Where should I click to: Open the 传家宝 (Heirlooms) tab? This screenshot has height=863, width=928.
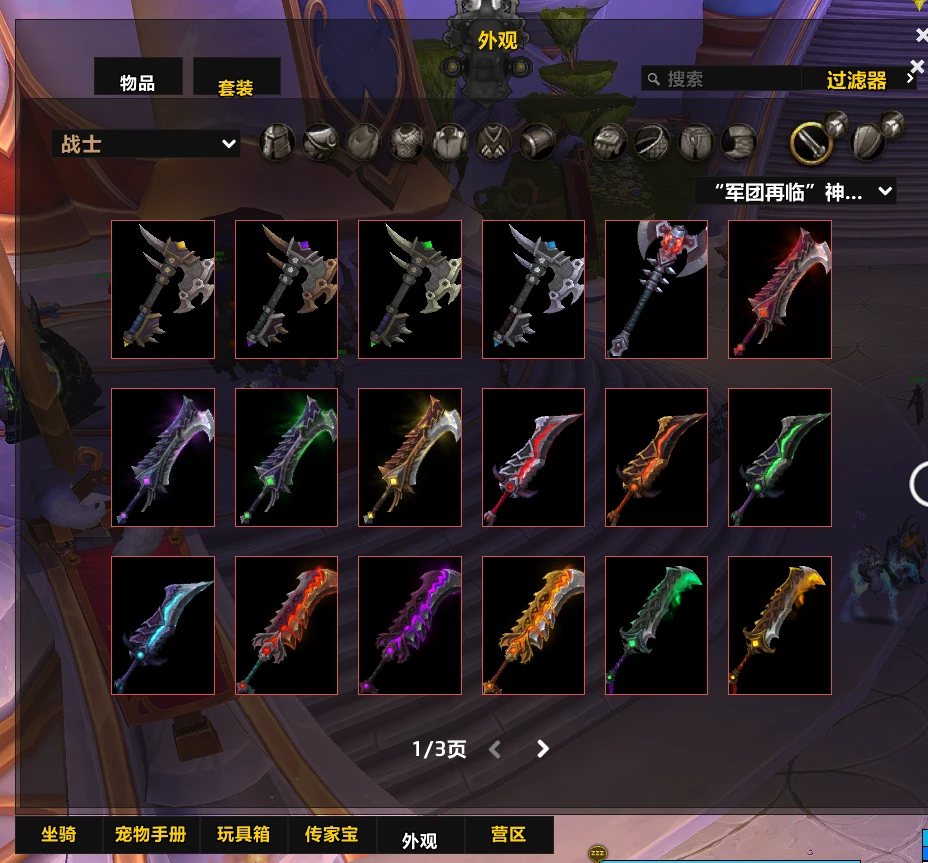[331, 834]
